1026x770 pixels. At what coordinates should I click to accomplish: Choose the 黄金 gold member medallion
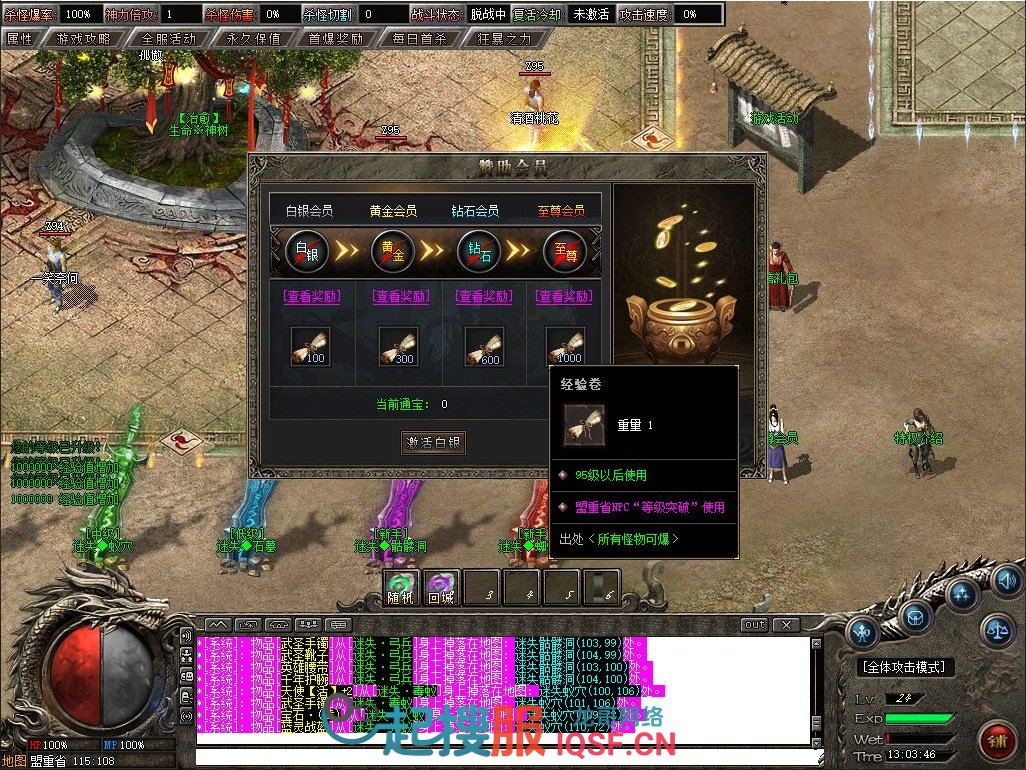[393, 250]
